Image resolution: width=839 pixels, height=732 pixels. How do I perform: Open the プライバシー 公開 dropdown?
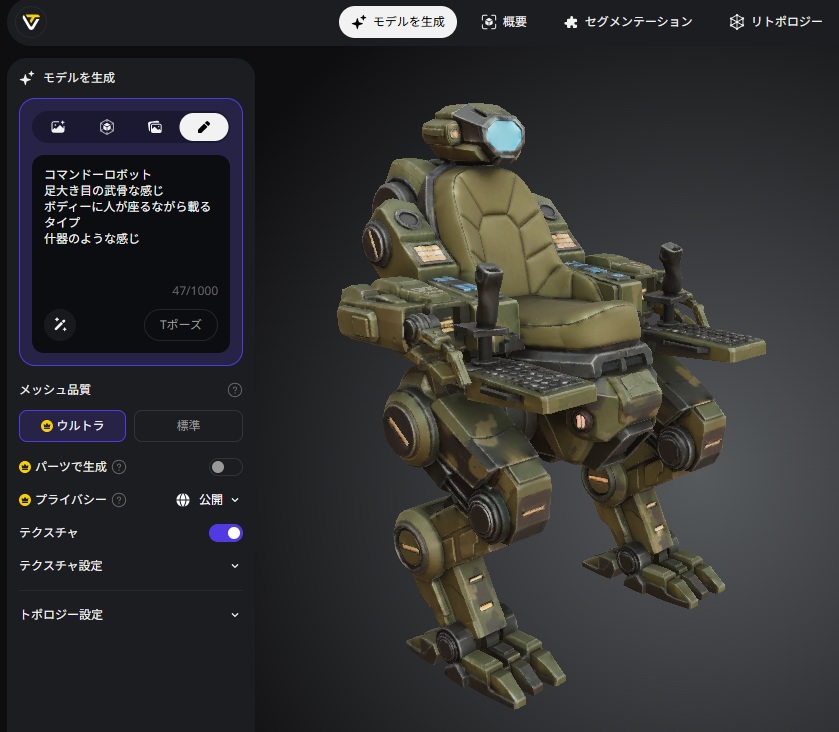208,500
